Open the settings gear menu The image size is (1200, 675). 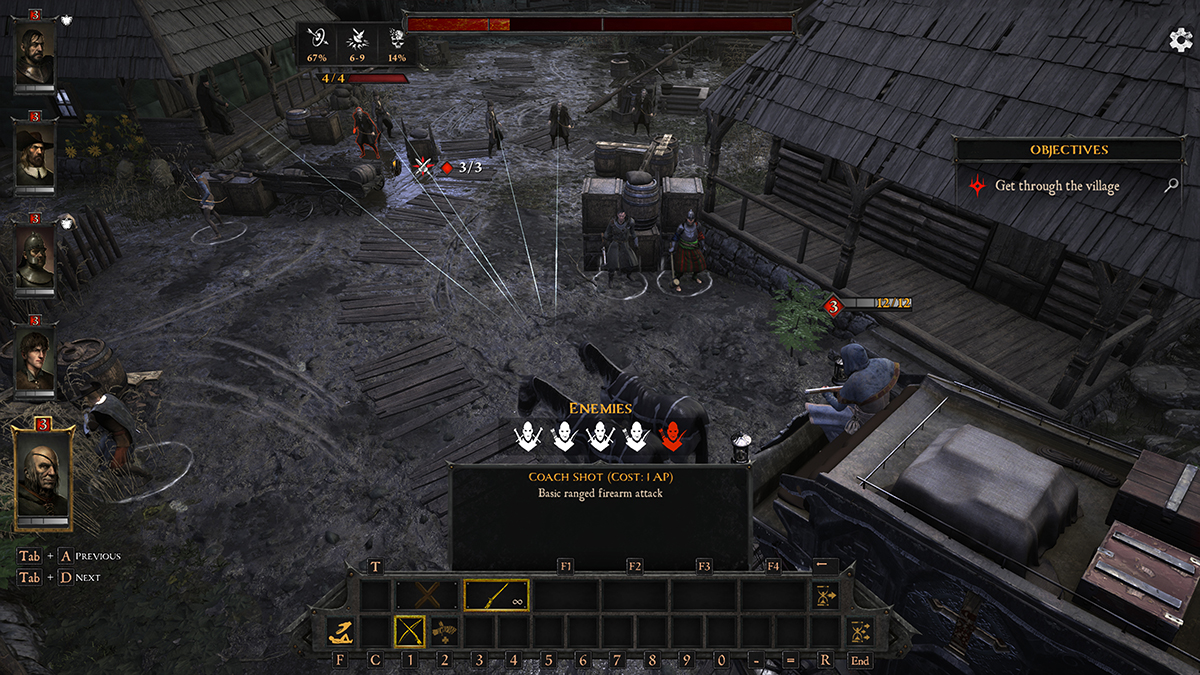point(1180,39)
